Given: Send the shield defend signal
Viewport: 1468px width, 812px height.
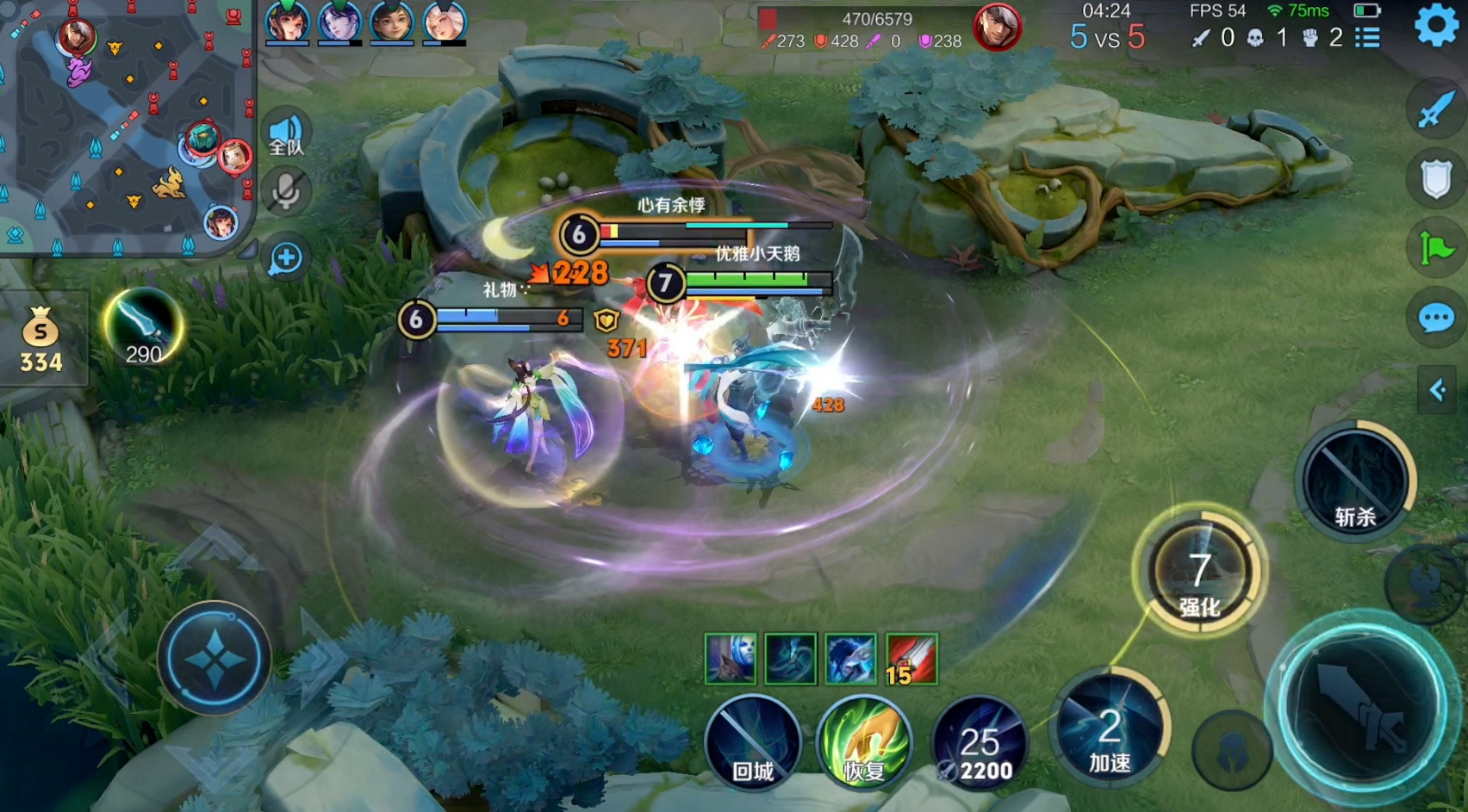Looking at the screenshot, I should (x=1436, y=179).
